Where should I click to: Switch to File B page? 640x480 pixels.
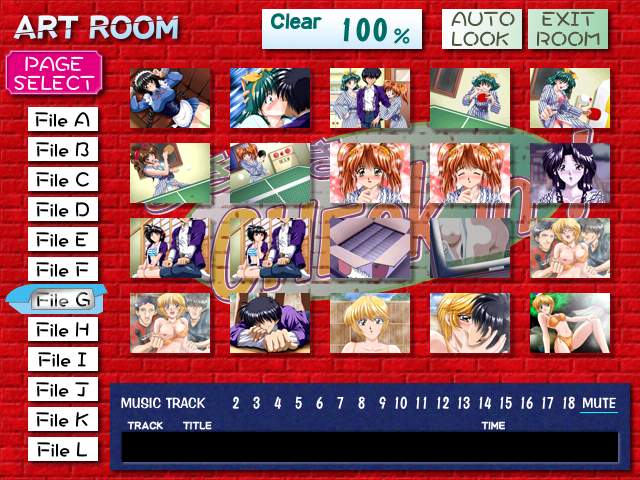coord(62,151)
